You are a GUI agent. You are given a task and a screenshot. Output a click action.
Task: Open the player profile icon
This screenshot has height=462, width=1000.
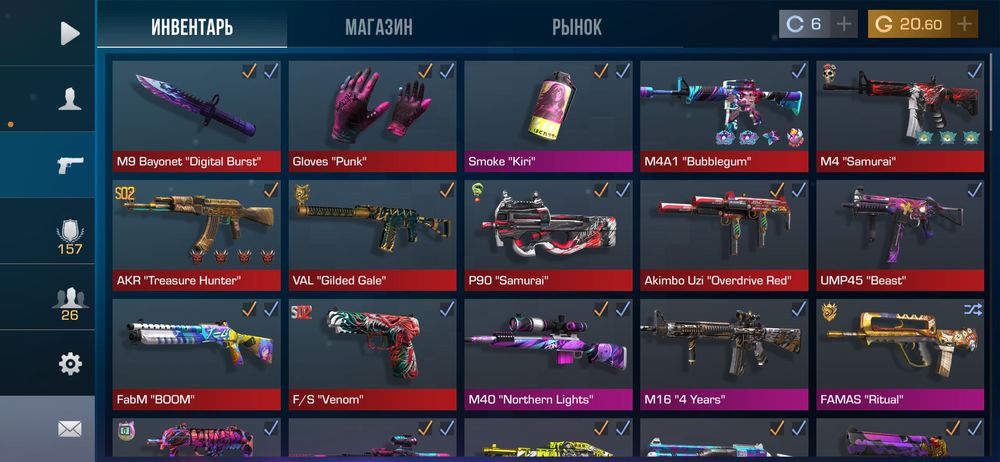[x=69, y=98]
